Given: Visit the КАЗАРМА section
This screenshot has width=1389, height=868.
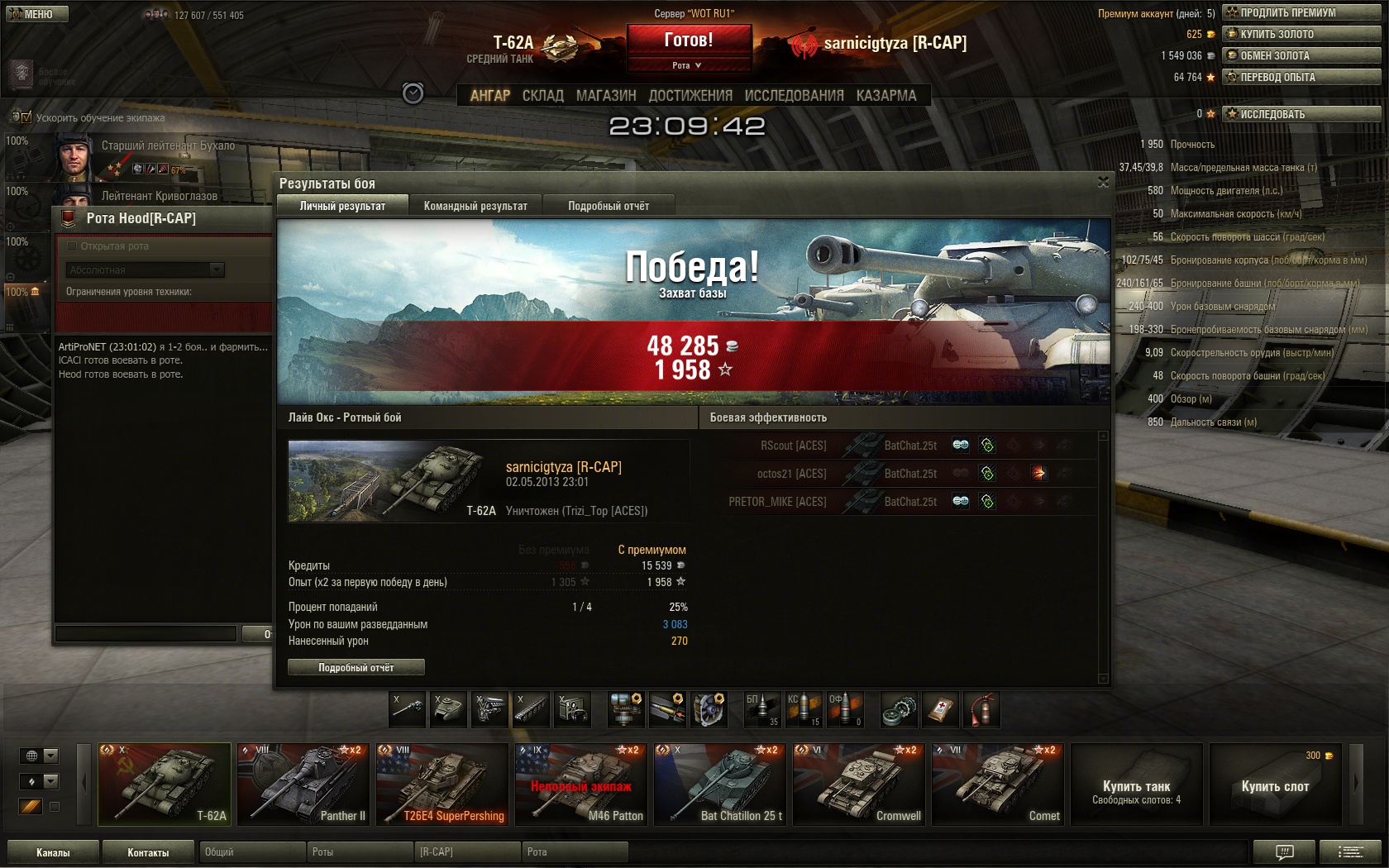Looking at the screenshot, I should coord(886,96).
